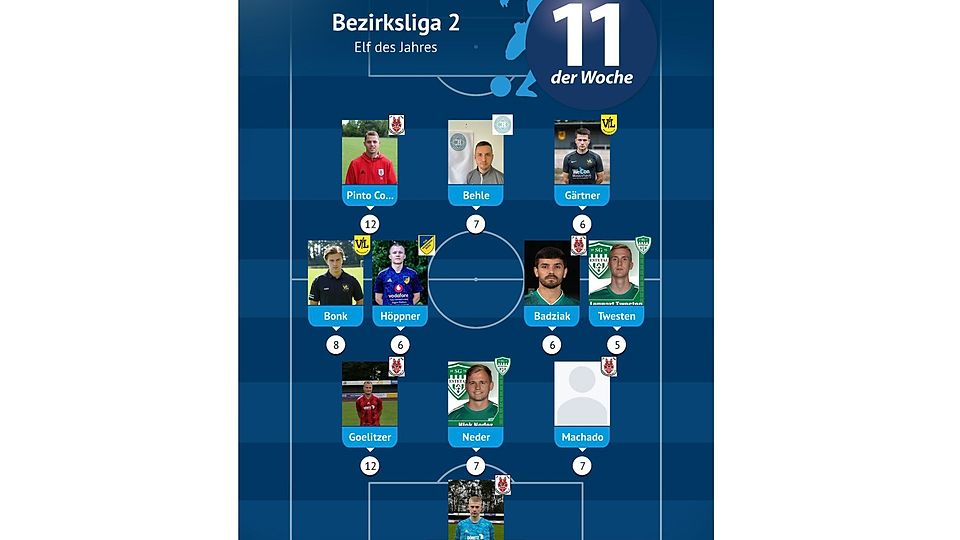Viewport: 960px width, 540px height.
Task: Click the goalkeeper photo in the penalty box
Action: point(475,510)
